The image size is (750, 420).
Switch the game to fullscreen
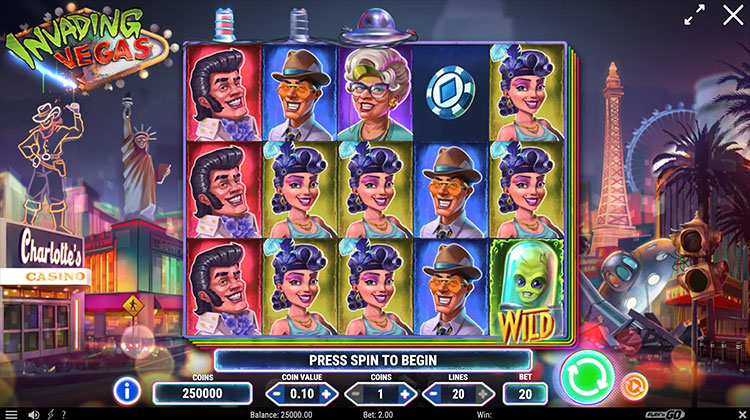(692, 16)
